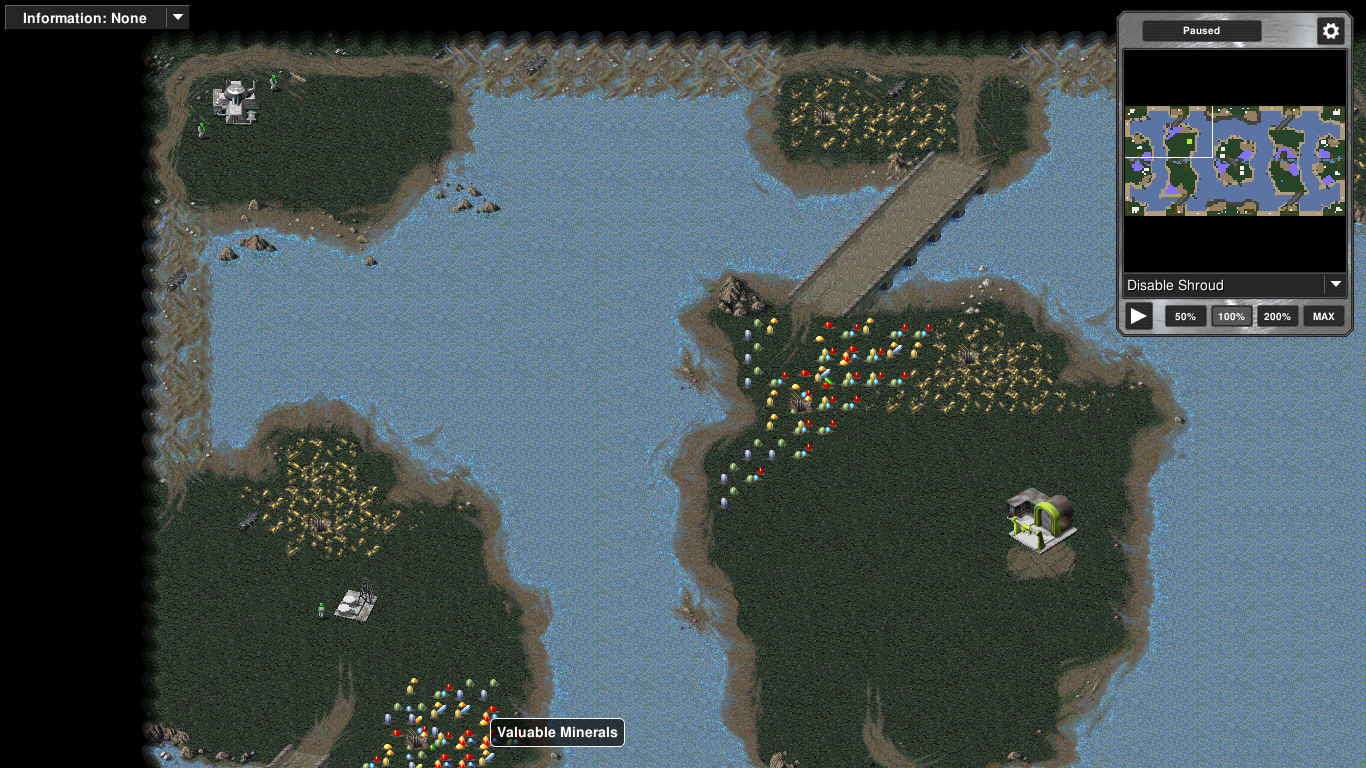Open the Disable Shroud dropdown
This screenshot has height=768, width=1366.
coord(1235,285)
